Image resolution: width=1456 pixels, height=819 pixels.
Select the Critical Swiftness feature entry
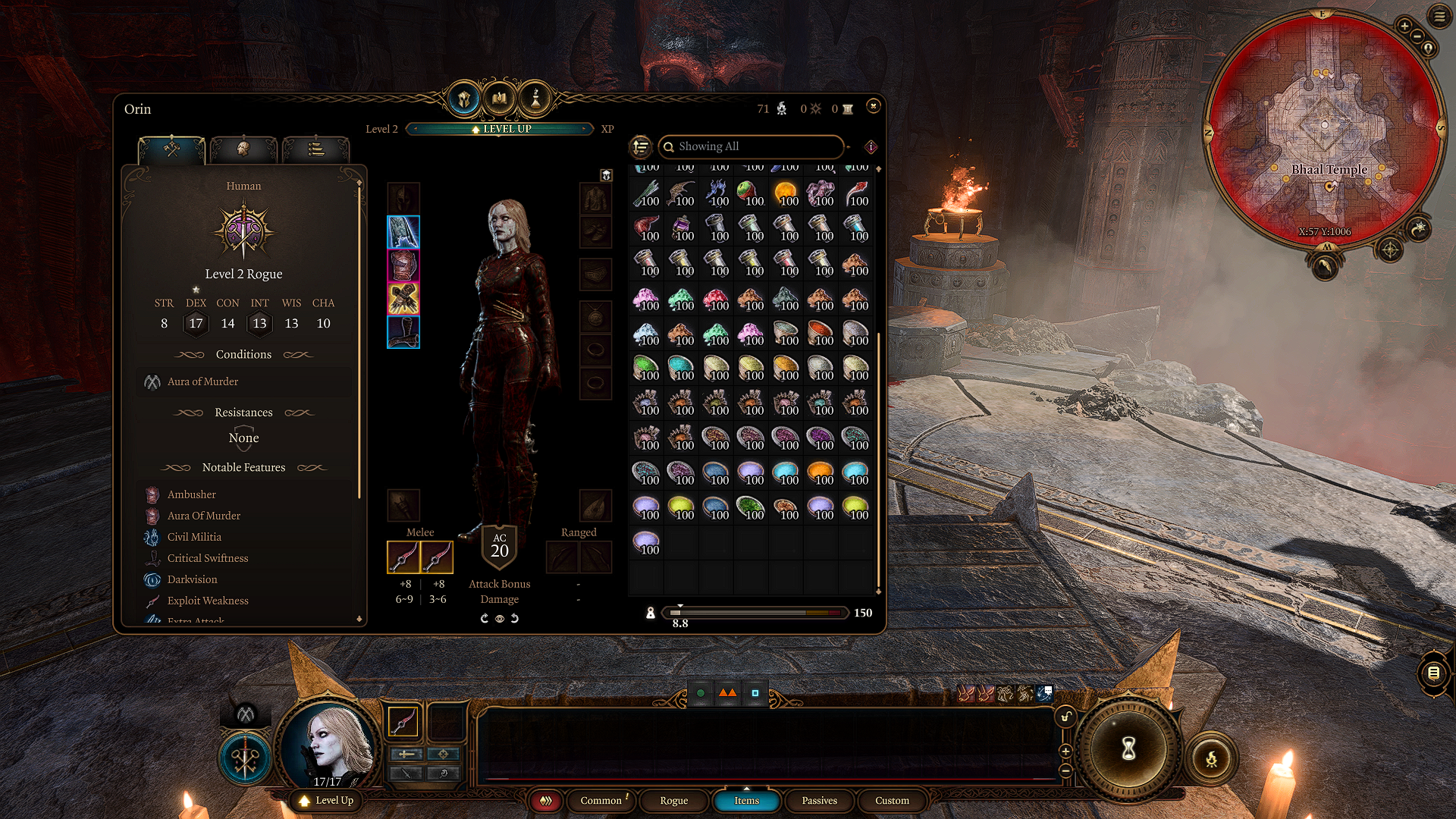(x=207, y=558)
